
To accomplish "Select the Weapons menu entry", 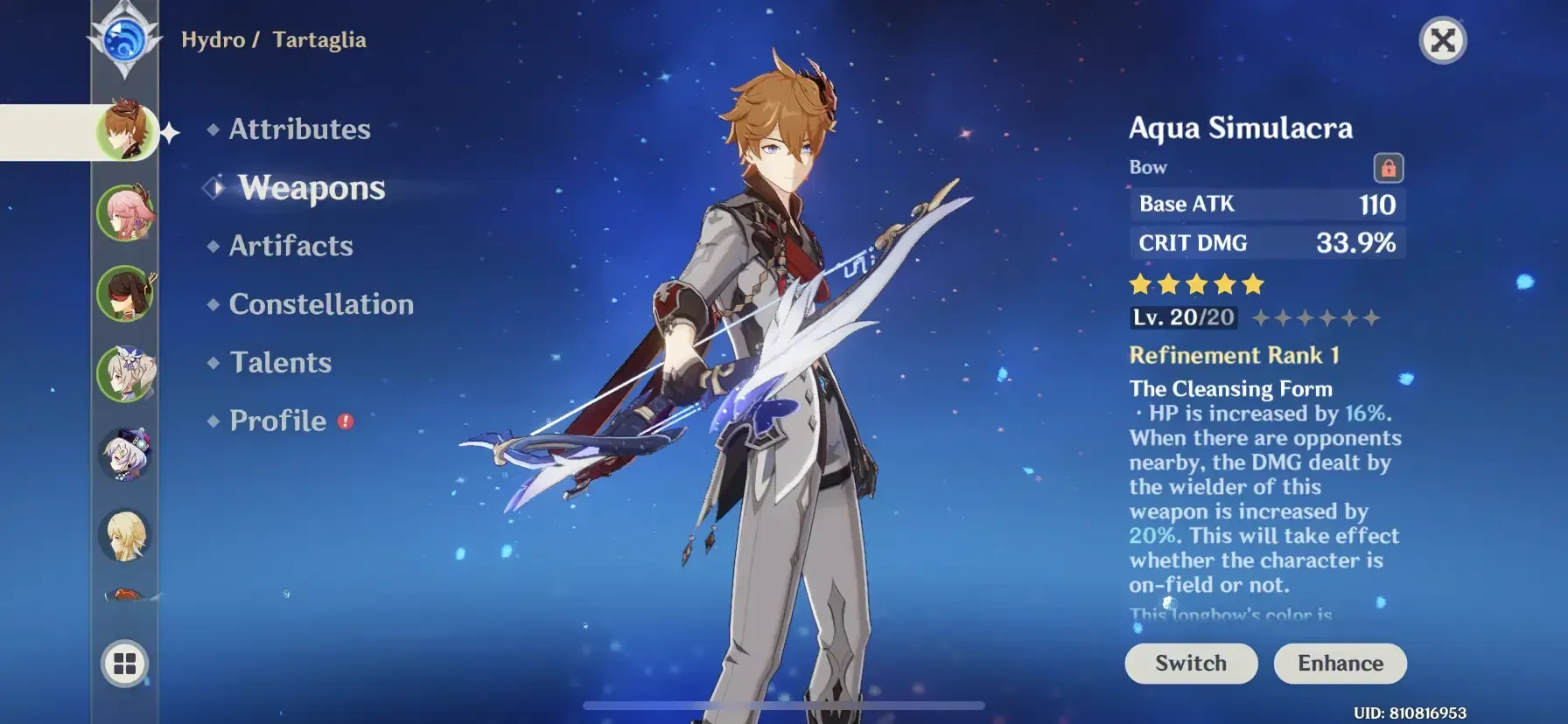I will coord(311,188).
